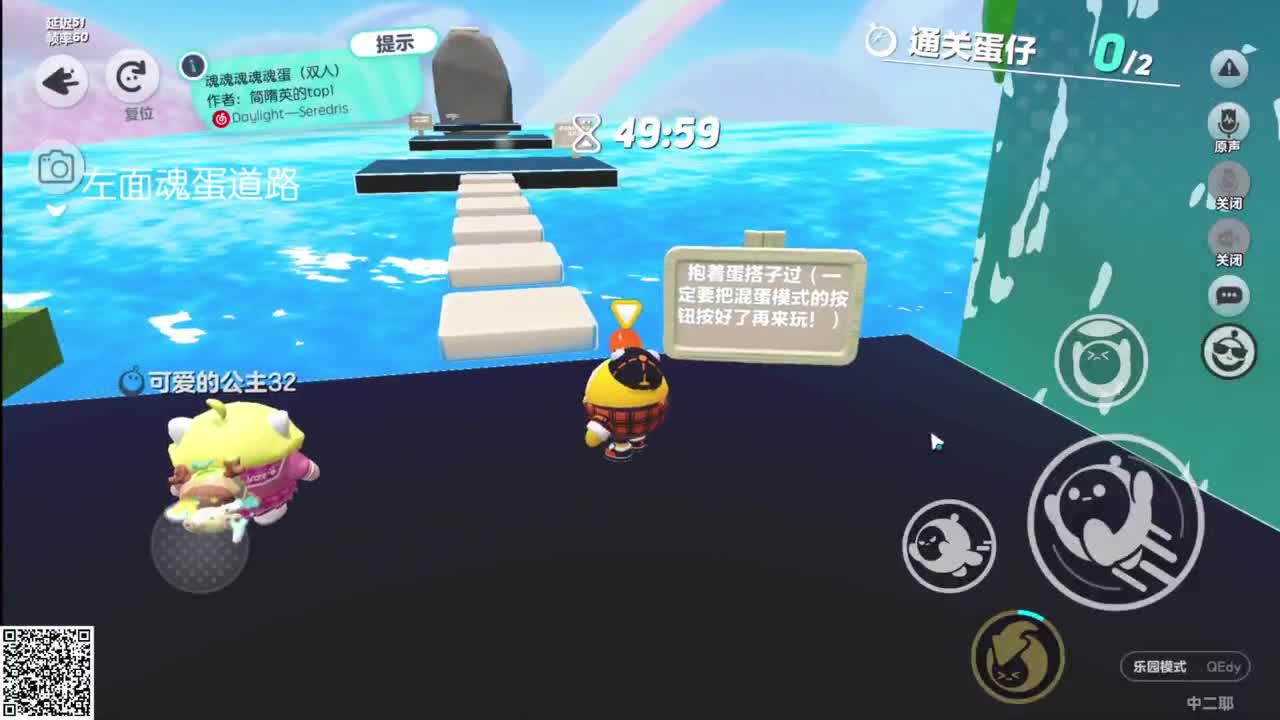Open the 乐园模式 QEdy badge
1280x720 pixels.
(1183, 667)
